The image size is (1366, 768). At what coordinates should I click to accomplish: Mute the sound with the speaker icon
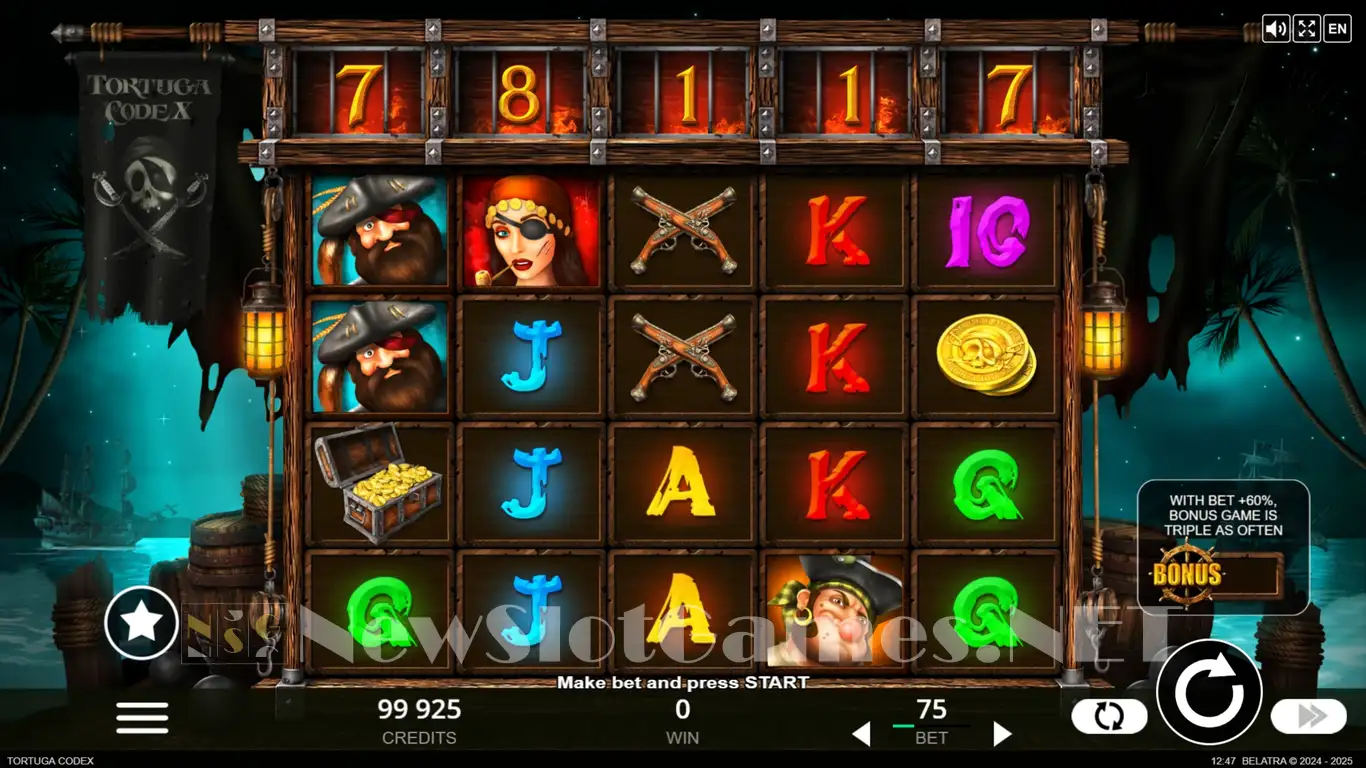(1276, 28)
